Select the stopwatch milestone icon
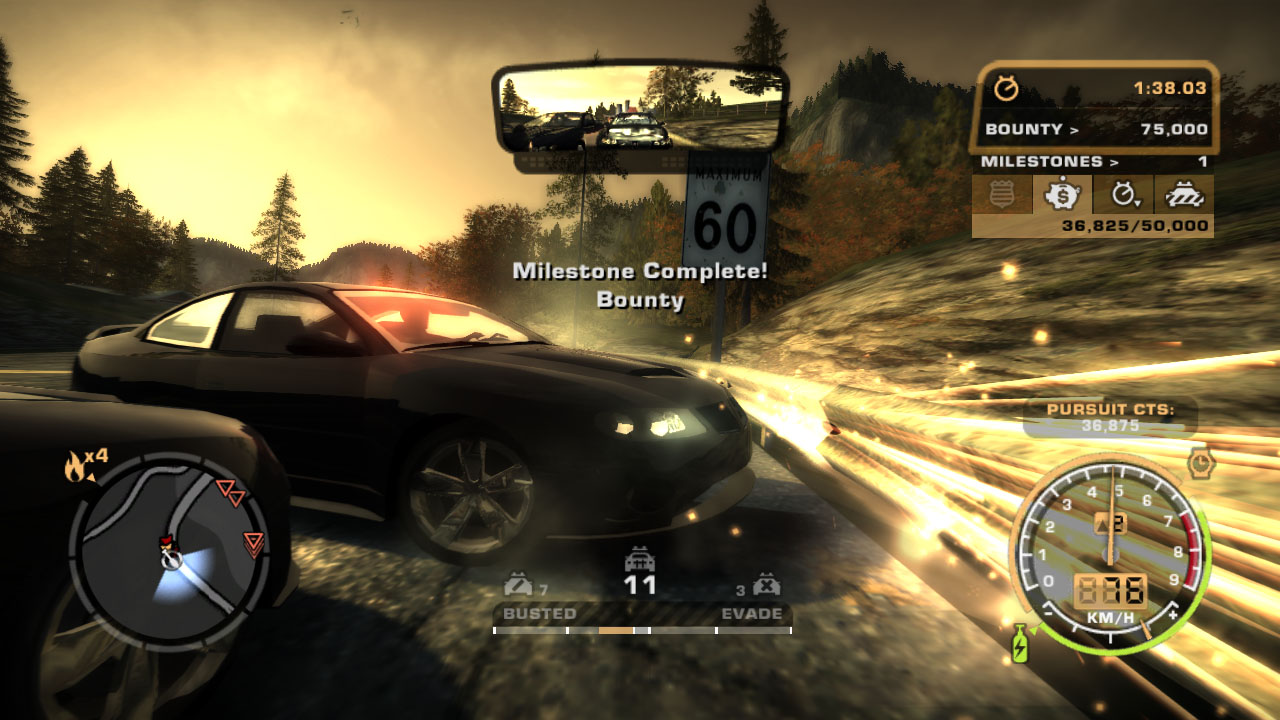The image size is (1280, 720). point(1123,195)
